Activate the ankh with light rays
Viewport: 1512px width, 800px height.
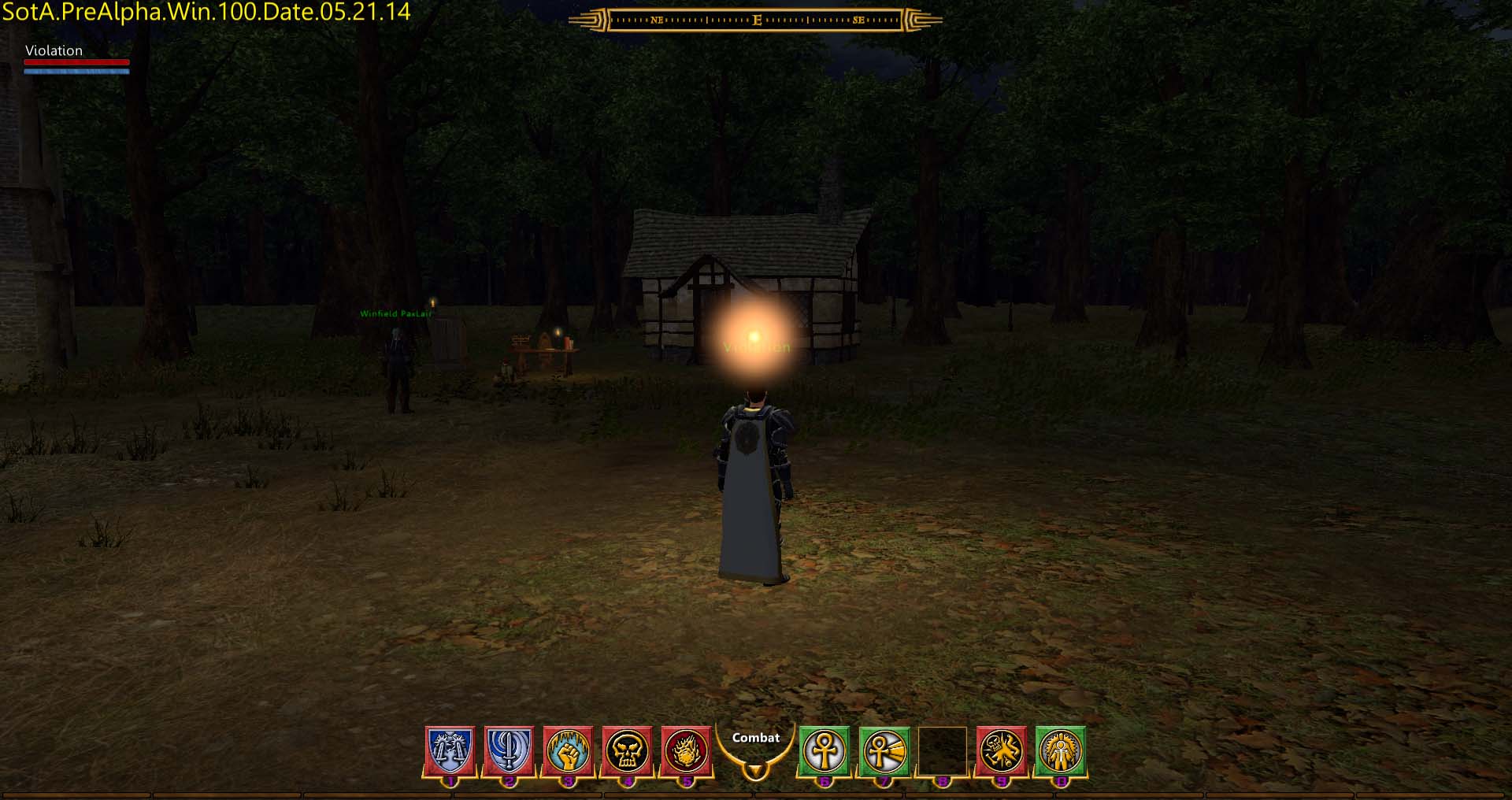pyautogui.click(x=884, y=750)
